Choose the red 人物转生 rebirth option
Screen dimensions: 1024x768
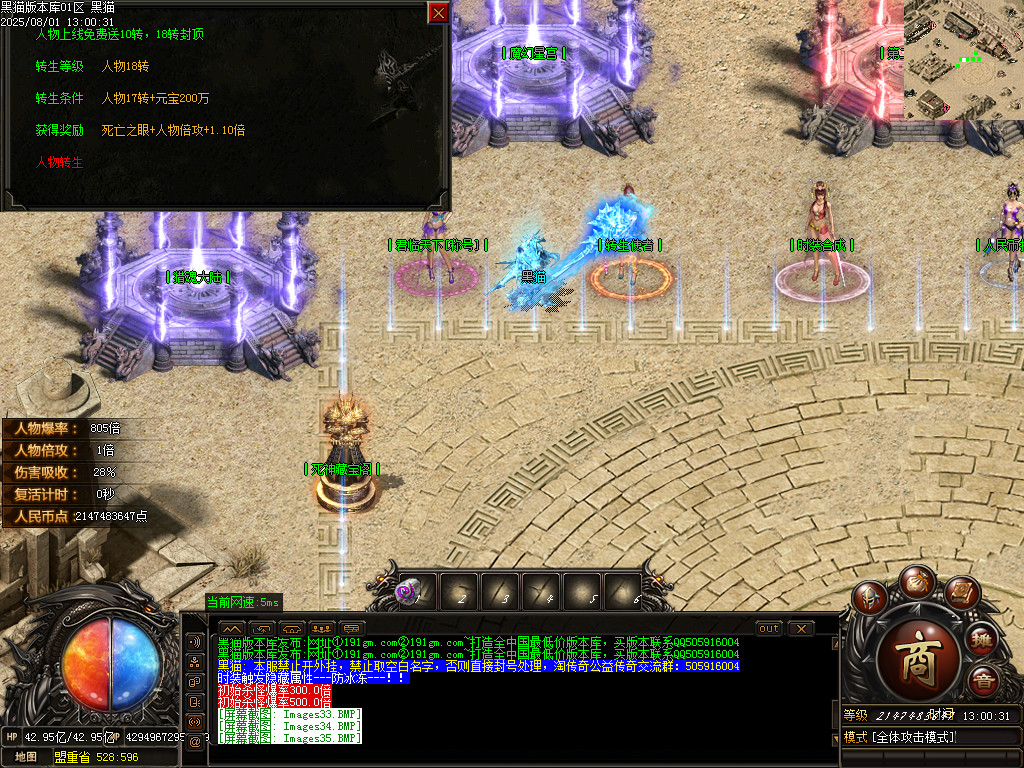pyautogui.click(x=59, y=161)
